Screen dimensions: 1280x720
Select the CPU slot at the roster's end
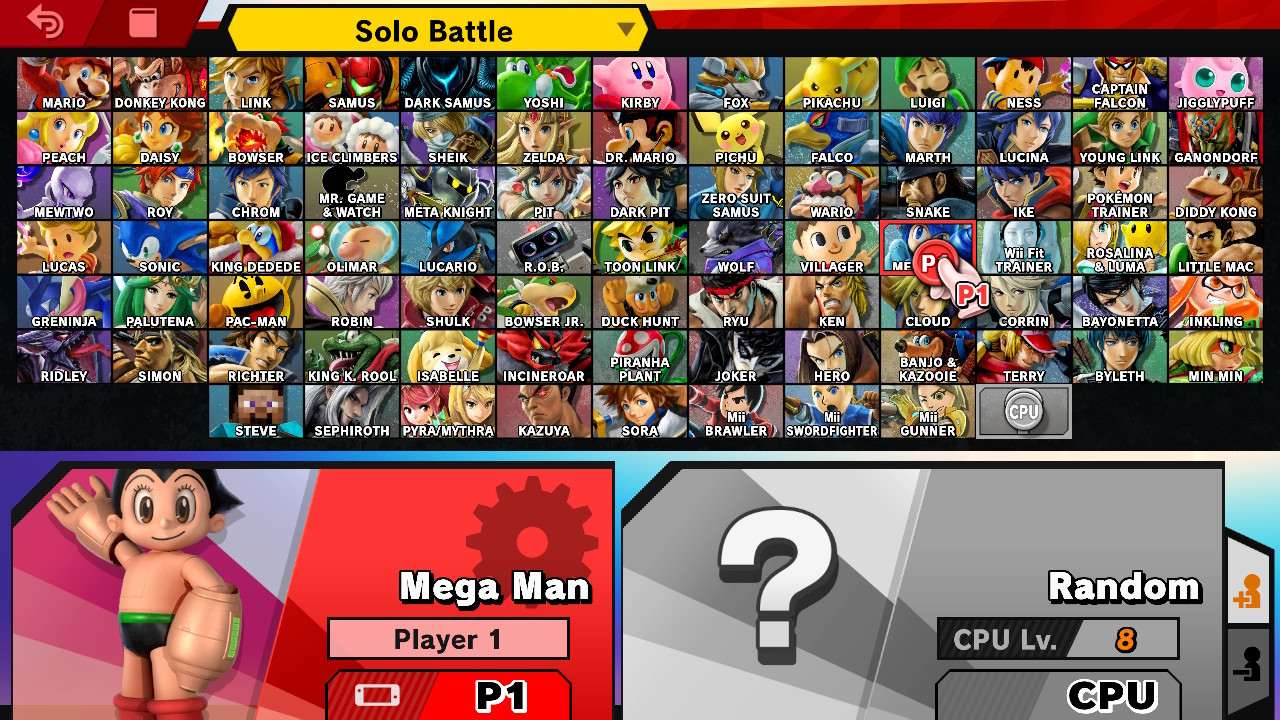[x=1023, y=410]
